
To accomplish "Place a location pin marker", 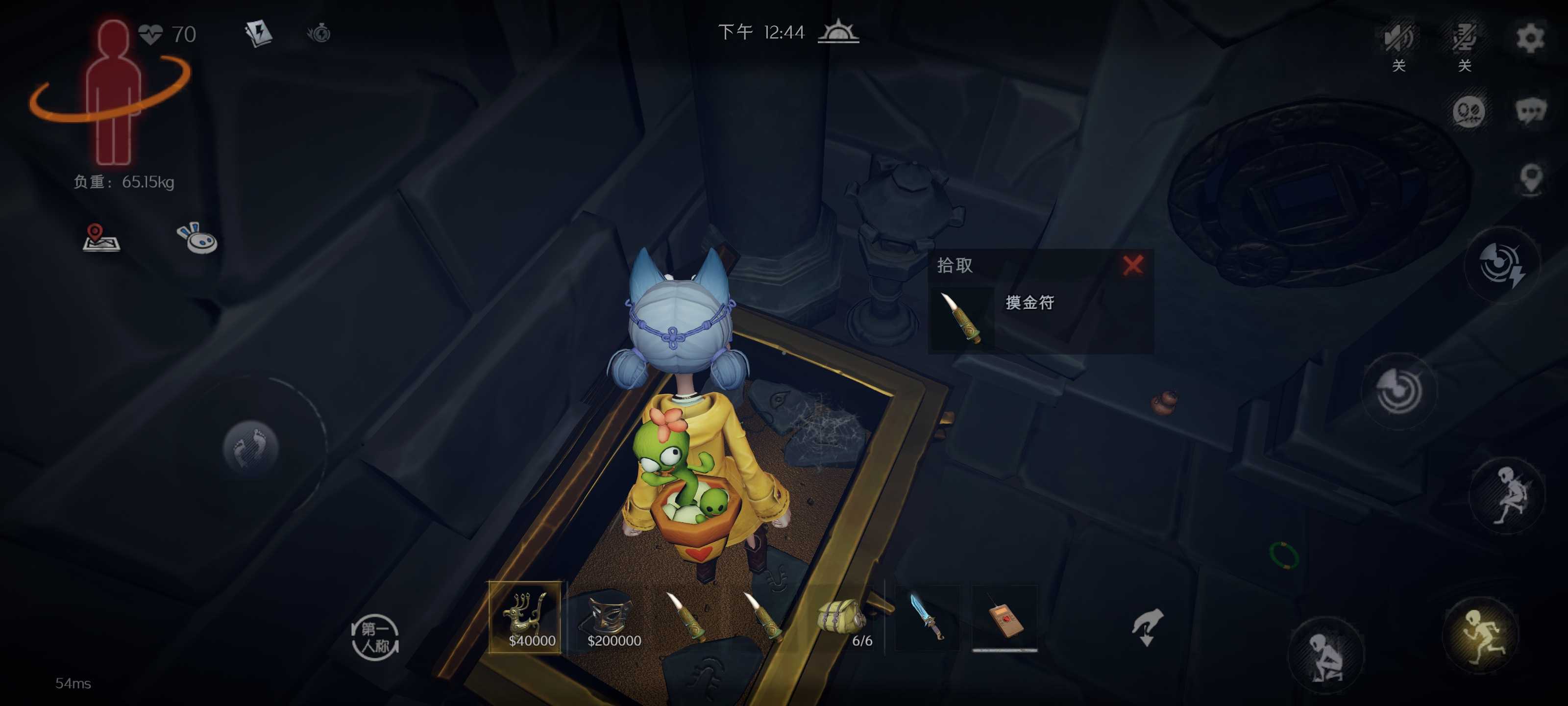I will click(1531, 178).
